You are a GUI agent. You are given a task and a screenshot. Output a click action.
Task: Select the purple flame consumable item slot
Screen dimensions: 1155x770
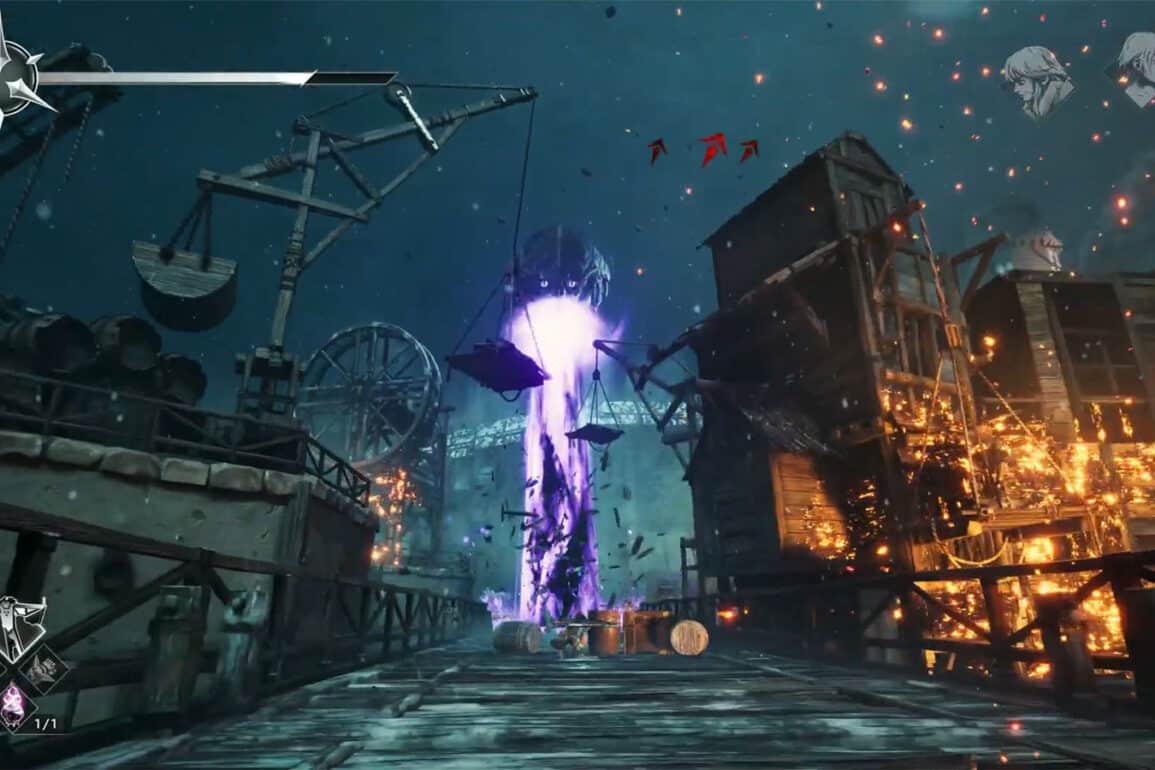pyautogui.click(x=14, y=707)
